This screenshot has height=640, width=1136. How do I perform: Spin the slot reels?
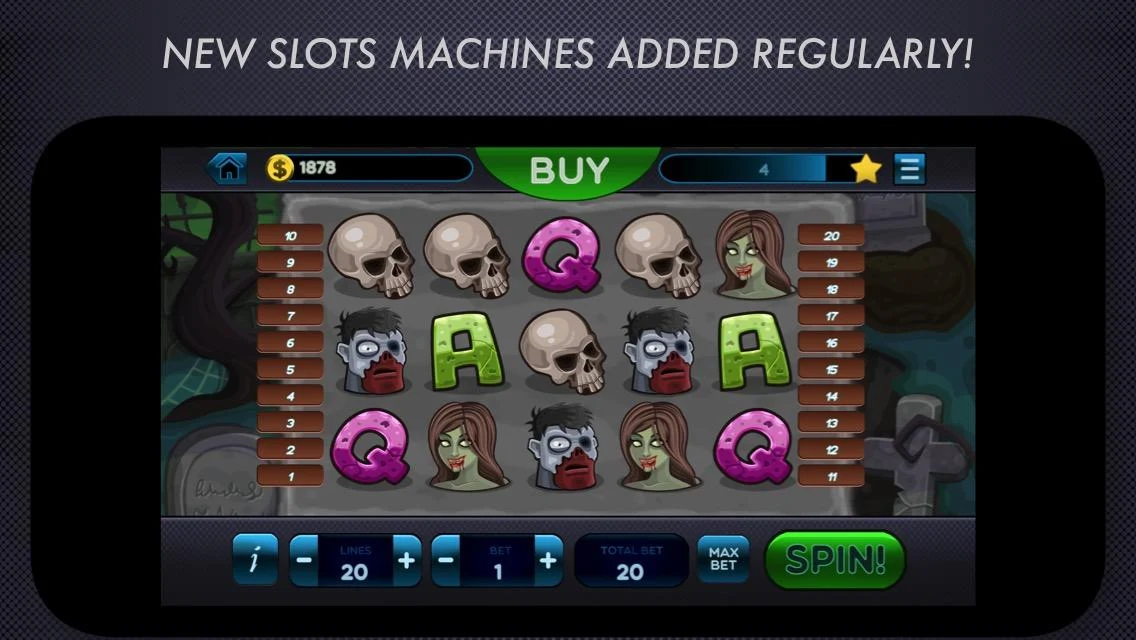point(834,560)
